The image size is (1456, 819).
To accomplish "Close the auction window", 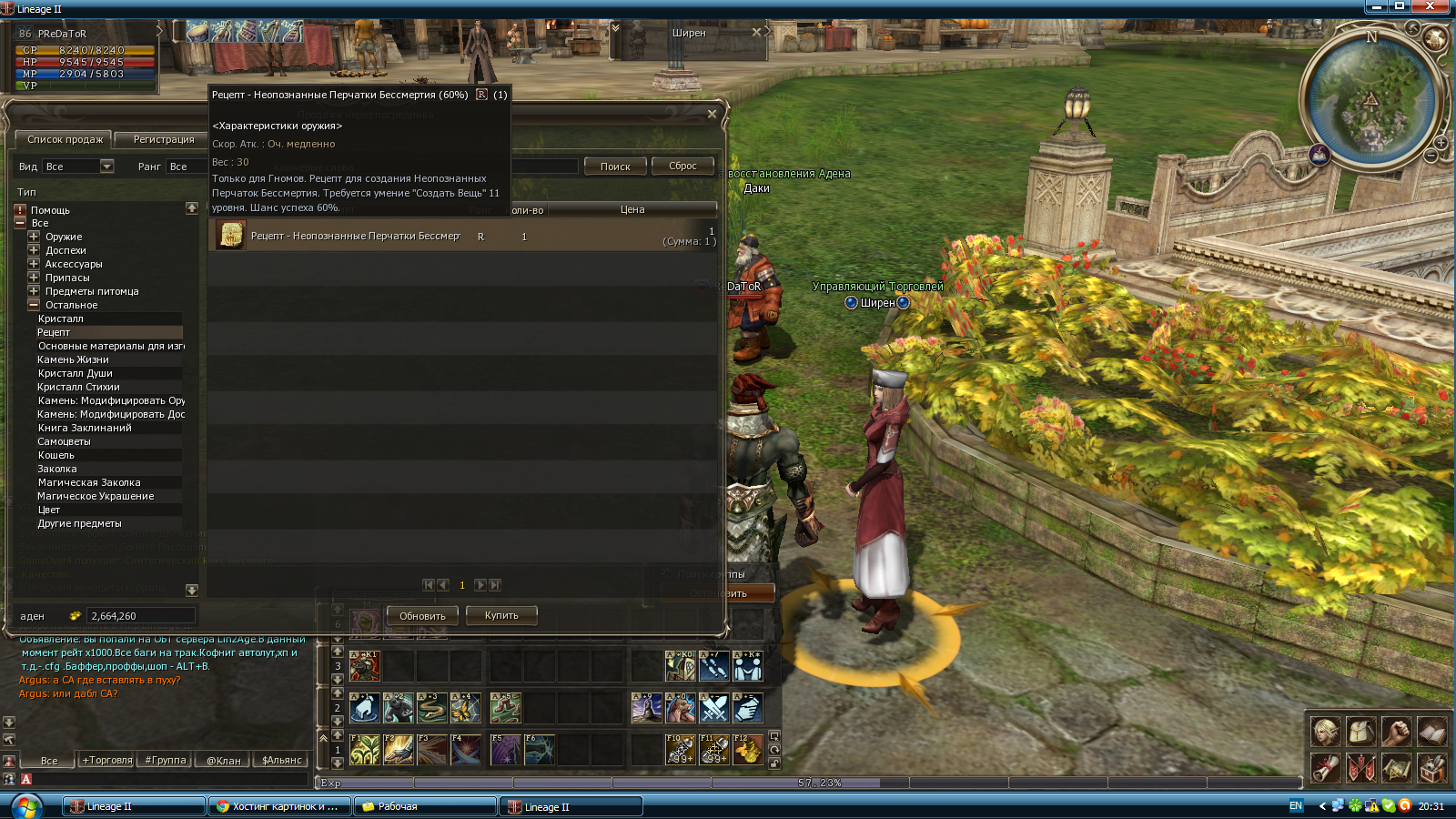I will (712, 114).
